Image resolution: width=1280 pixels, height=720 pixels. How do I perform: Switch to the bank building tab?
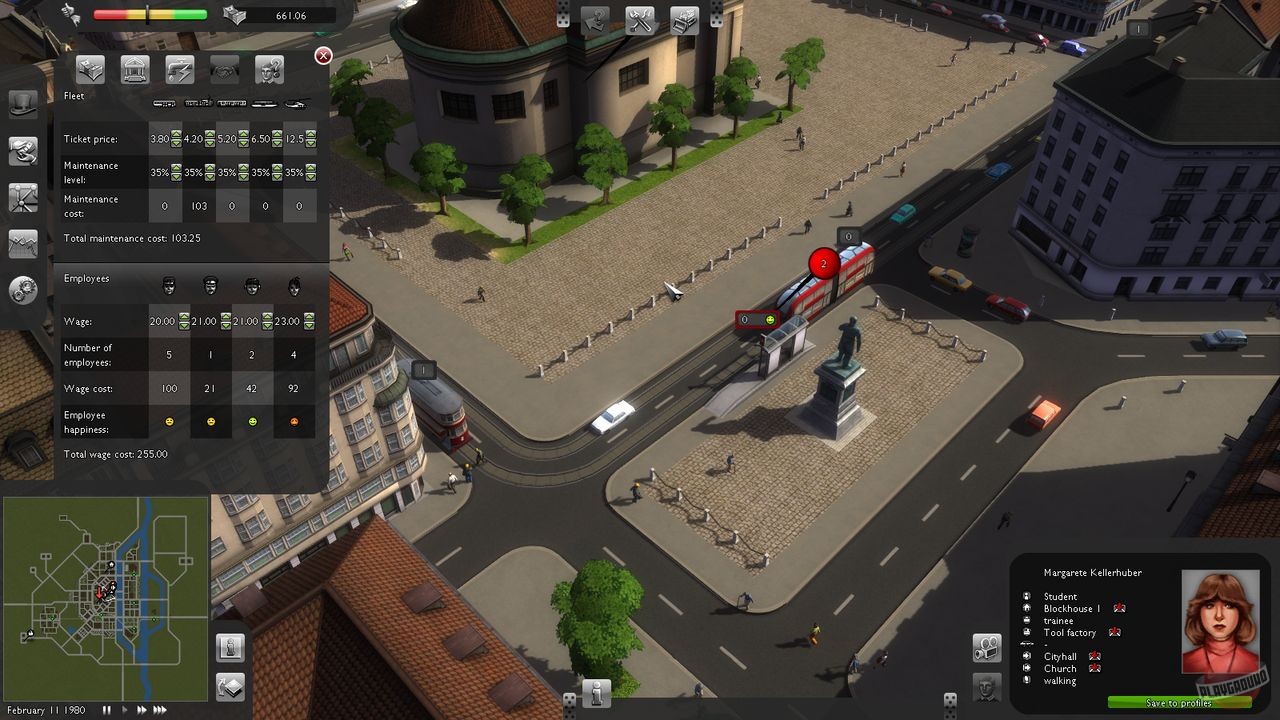tap(135, 69)
